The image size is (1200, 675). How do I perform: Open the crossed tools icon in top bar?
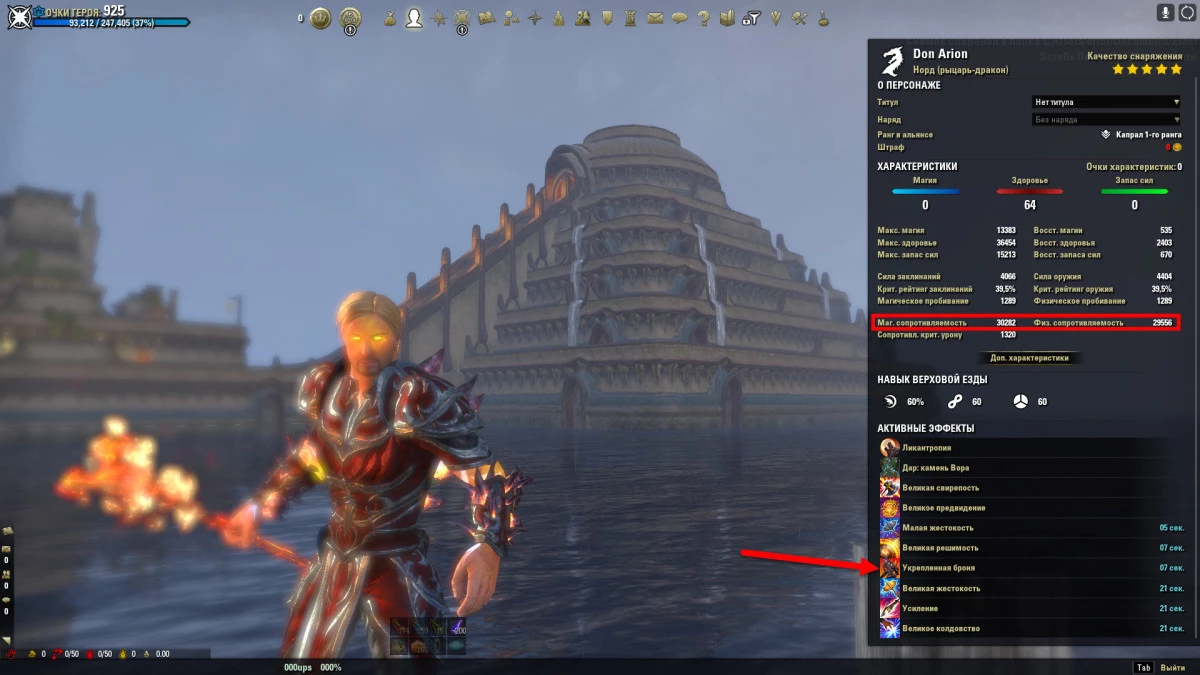tap(799, 18)
